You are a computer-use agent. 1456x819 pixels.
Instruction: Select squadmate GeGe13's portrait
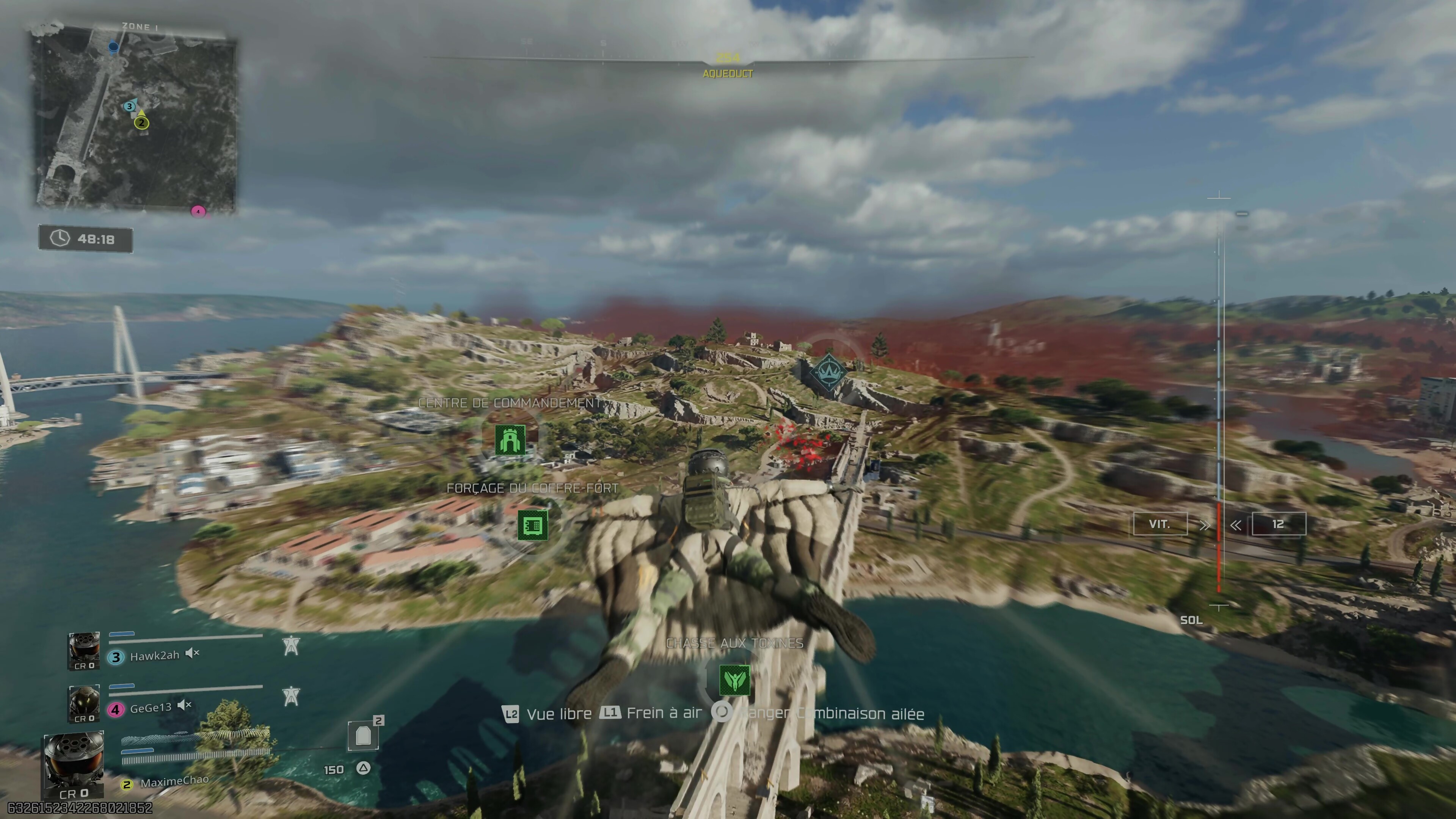[x=84, y=703]
